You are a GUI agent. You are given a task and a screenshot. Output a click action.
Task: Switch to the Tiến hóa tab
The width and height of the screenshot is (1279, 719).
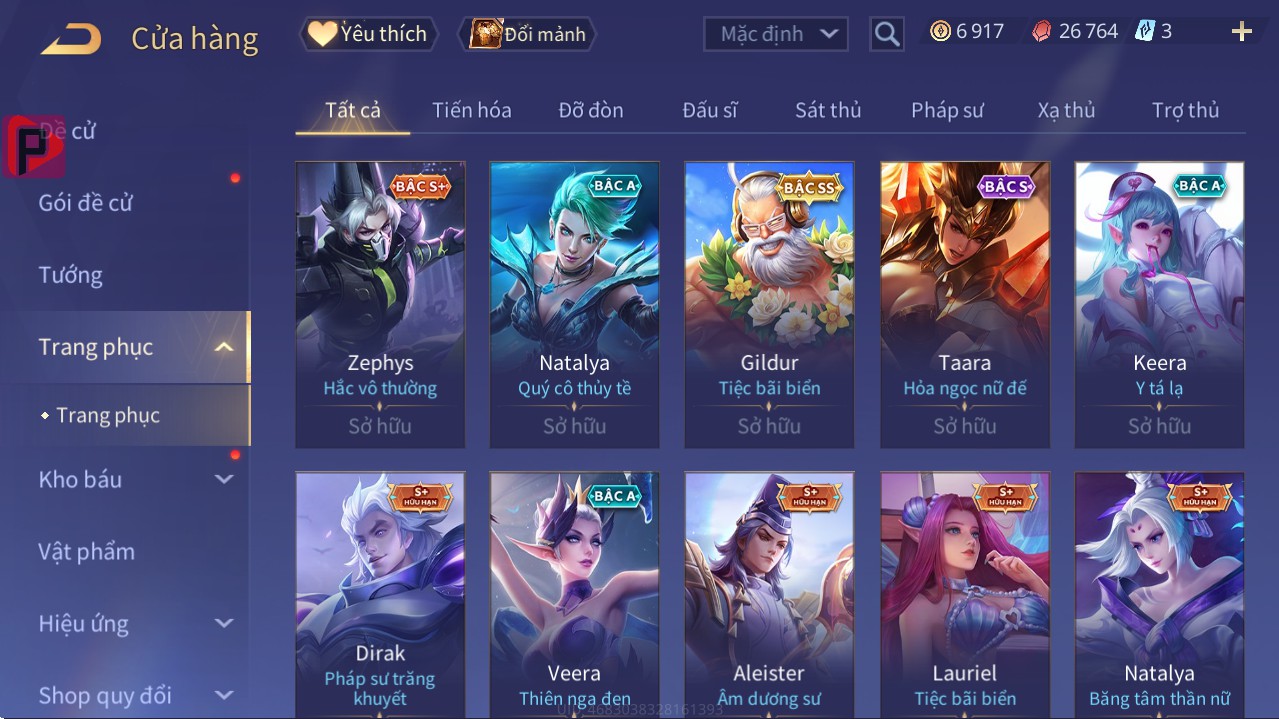pos(471,110)
